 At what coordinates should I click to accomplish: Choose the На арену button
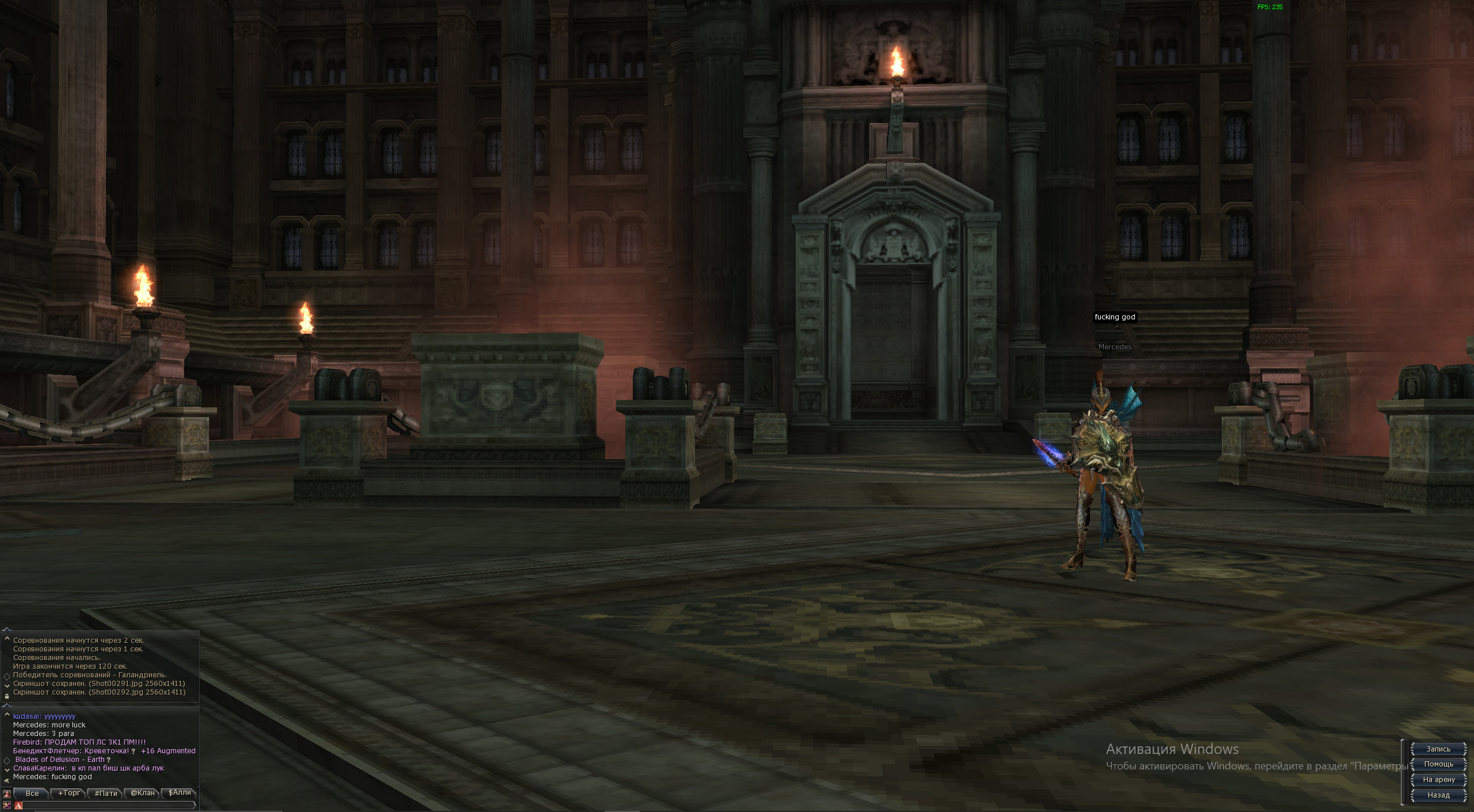point(1438,780)
